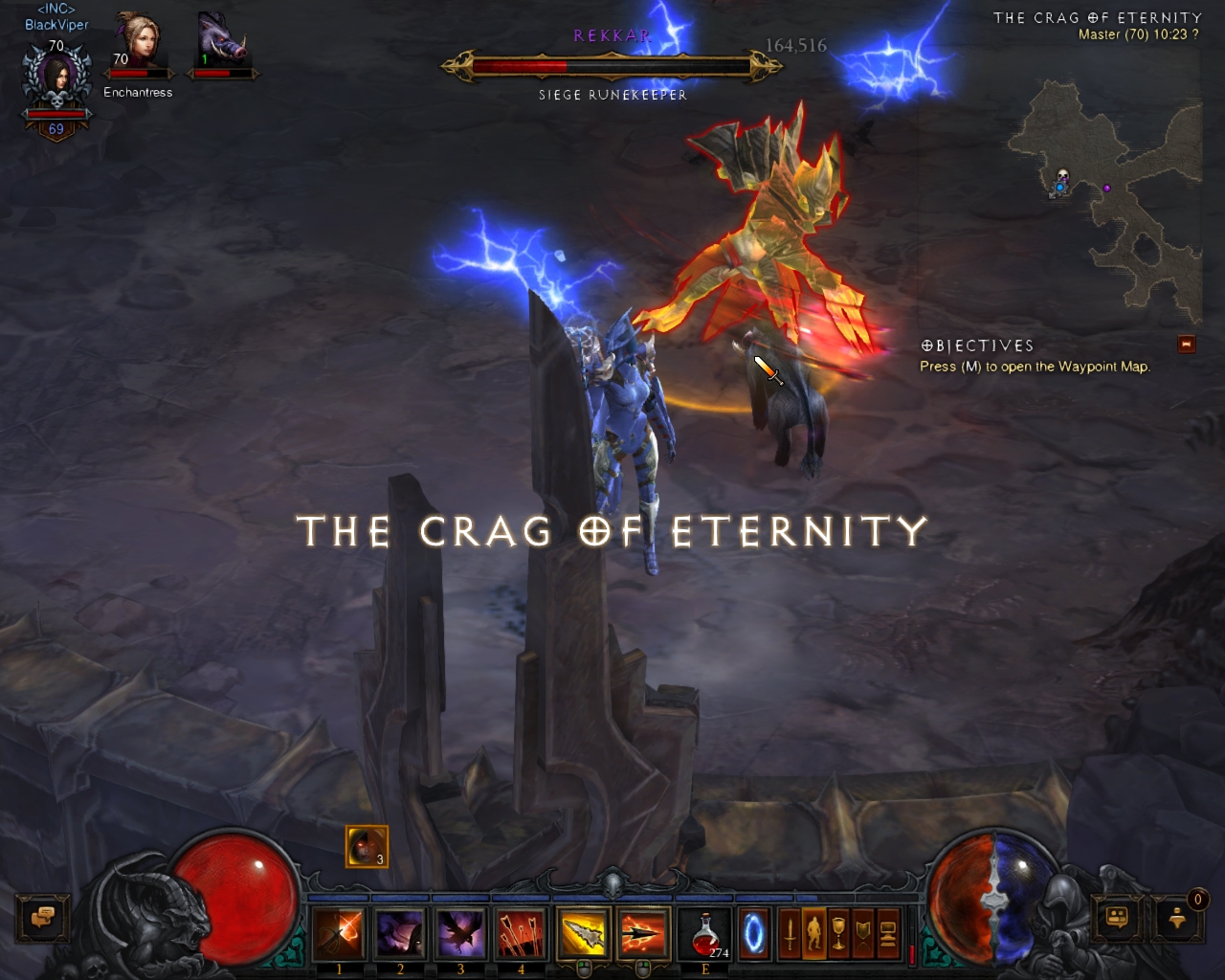Cast the arrow volley skill in slot 4
The height and width of the screenshot is (980, 1225).
pyautogui.click(x=522, y=935)
